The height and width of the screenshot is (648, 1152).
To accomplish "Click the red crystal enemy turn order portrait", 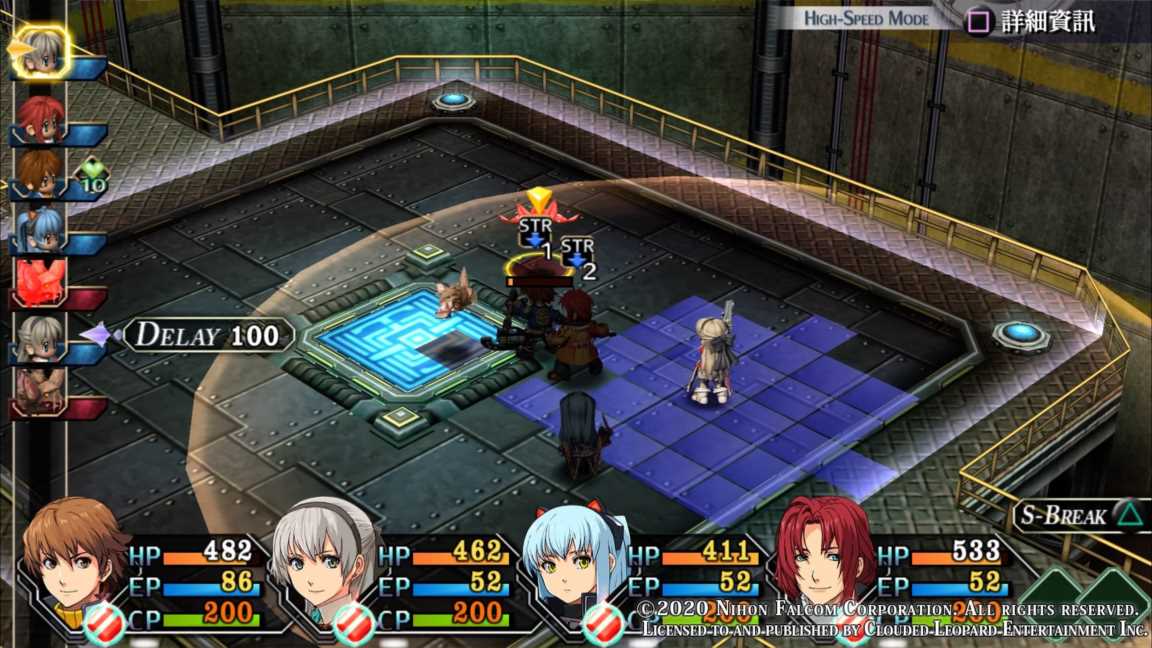I will 41,283.
